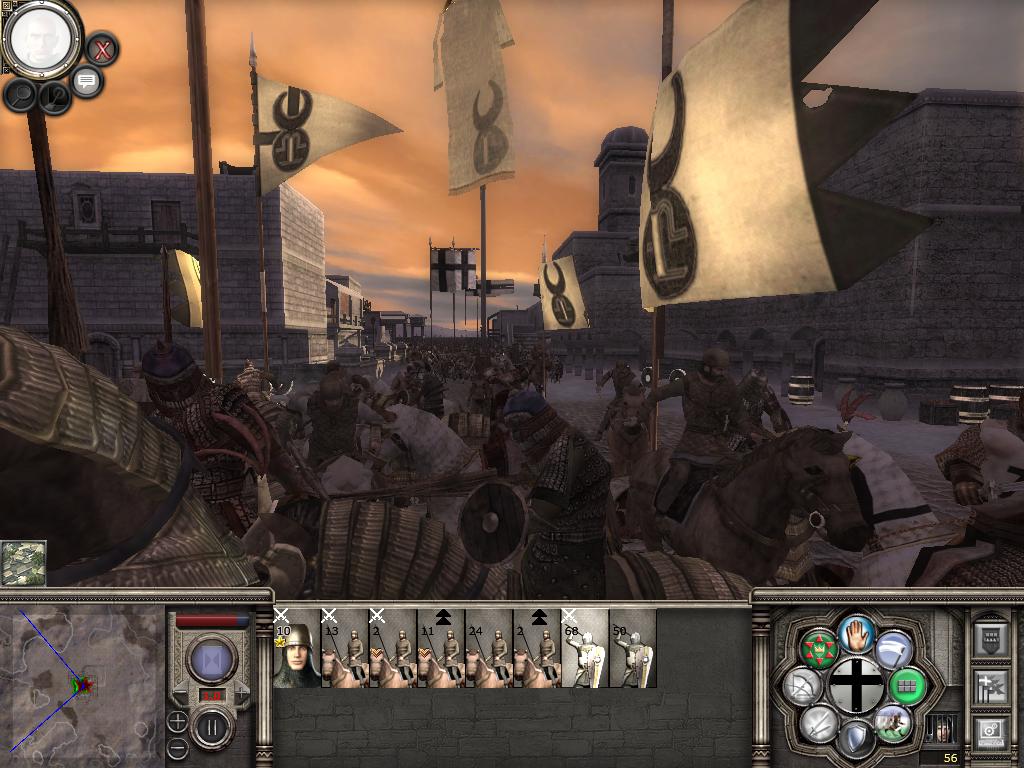This screenshot has width=1024, height=768.
Task: Select the 24-man cavalry unit card
Action: tap(489, 648)
